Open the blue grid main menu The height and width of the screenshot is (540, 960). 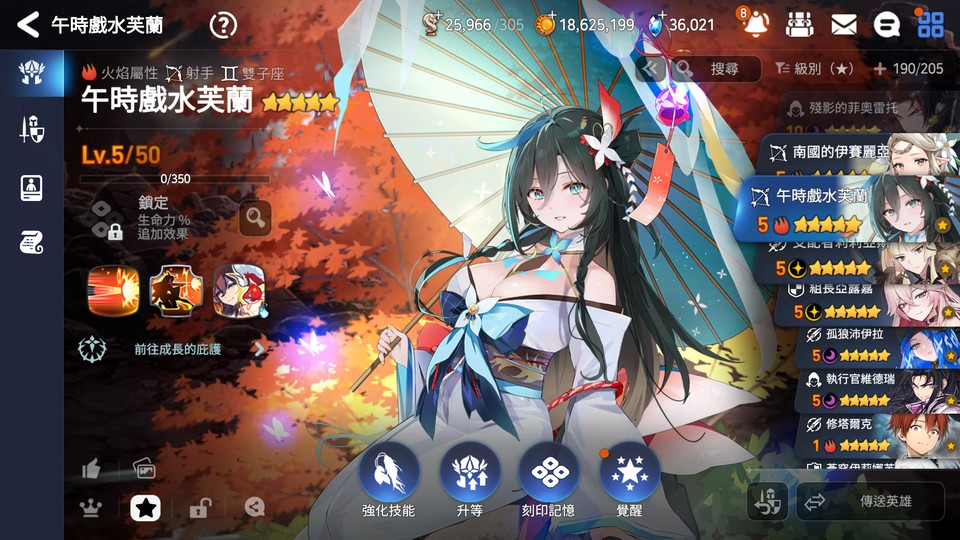coord(930,24)
